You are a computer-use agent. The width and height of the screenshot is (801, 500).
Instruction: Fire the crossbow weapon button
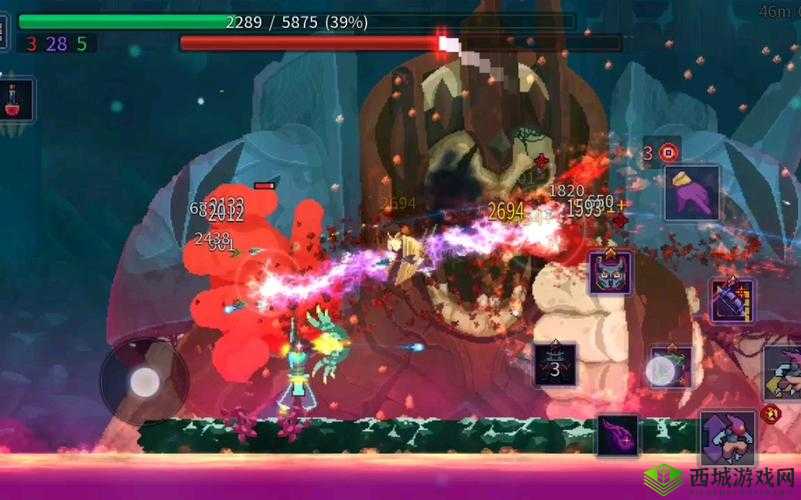tap(733, 300)
